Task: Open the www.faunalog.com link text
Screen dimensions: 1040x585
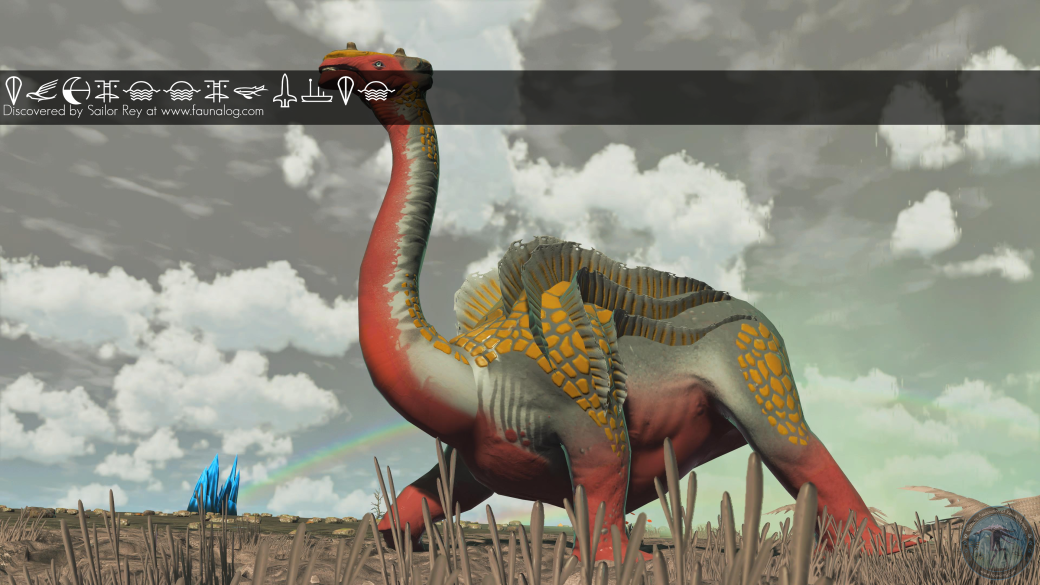Action: pyautogui.click(x=212, y=111)
